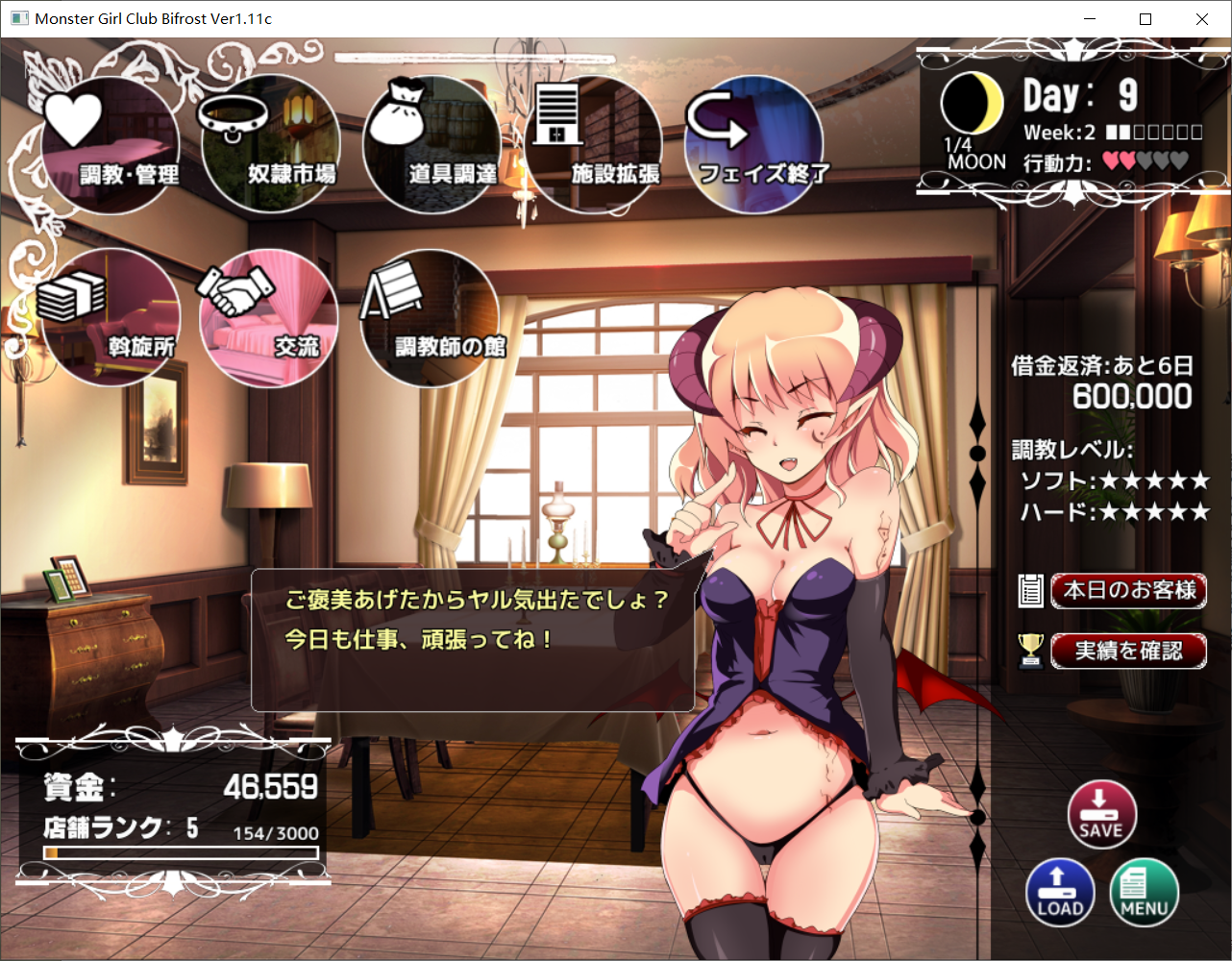Click the trophy icon beside 実績を確認
This screenshot has height=961, width=1232.
(x=1030, y=651)
